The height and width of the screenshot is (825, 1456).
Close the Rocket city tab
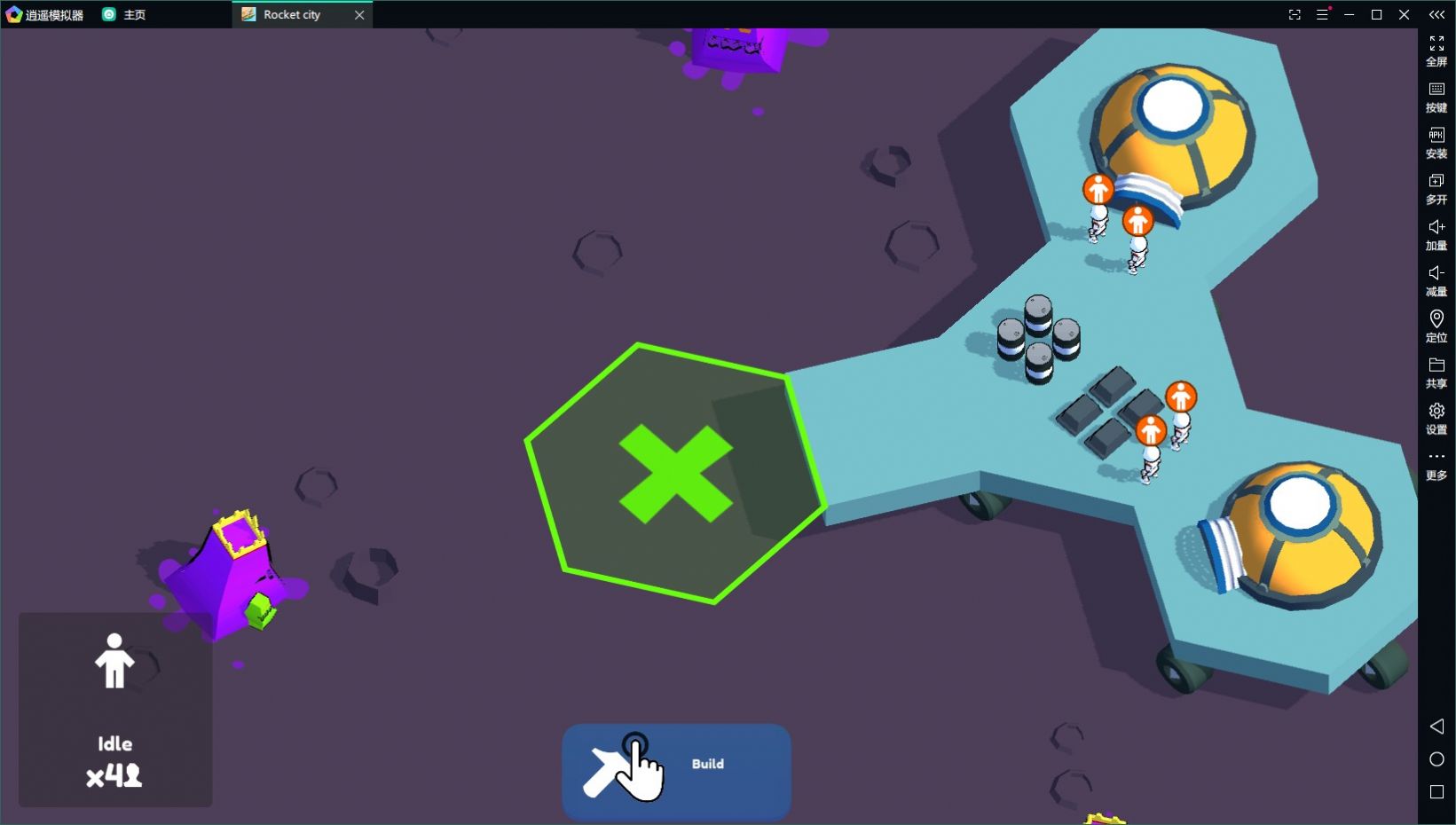pos(359,15)
